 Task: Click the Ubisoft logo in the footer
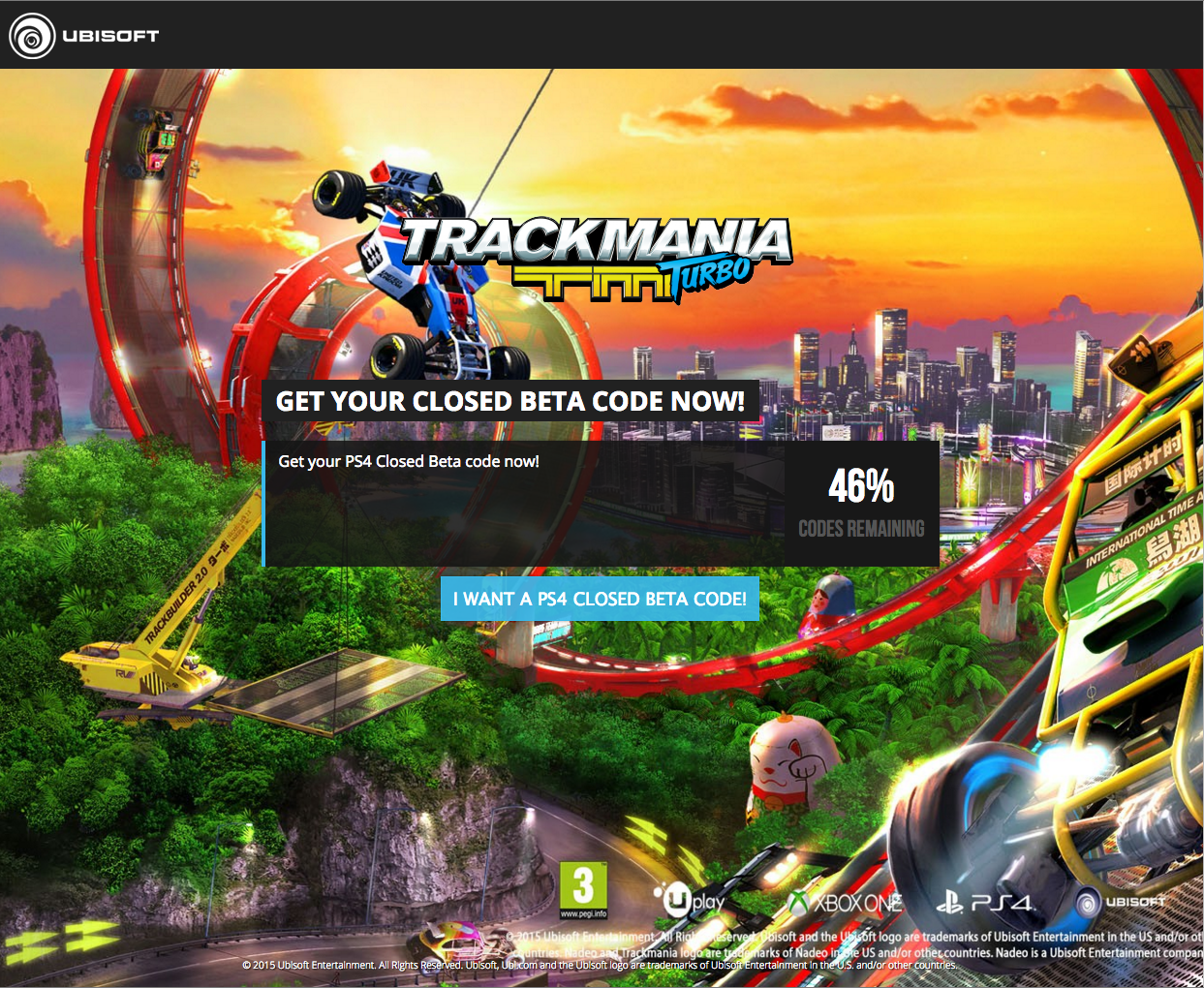[x=1122, y=902]
